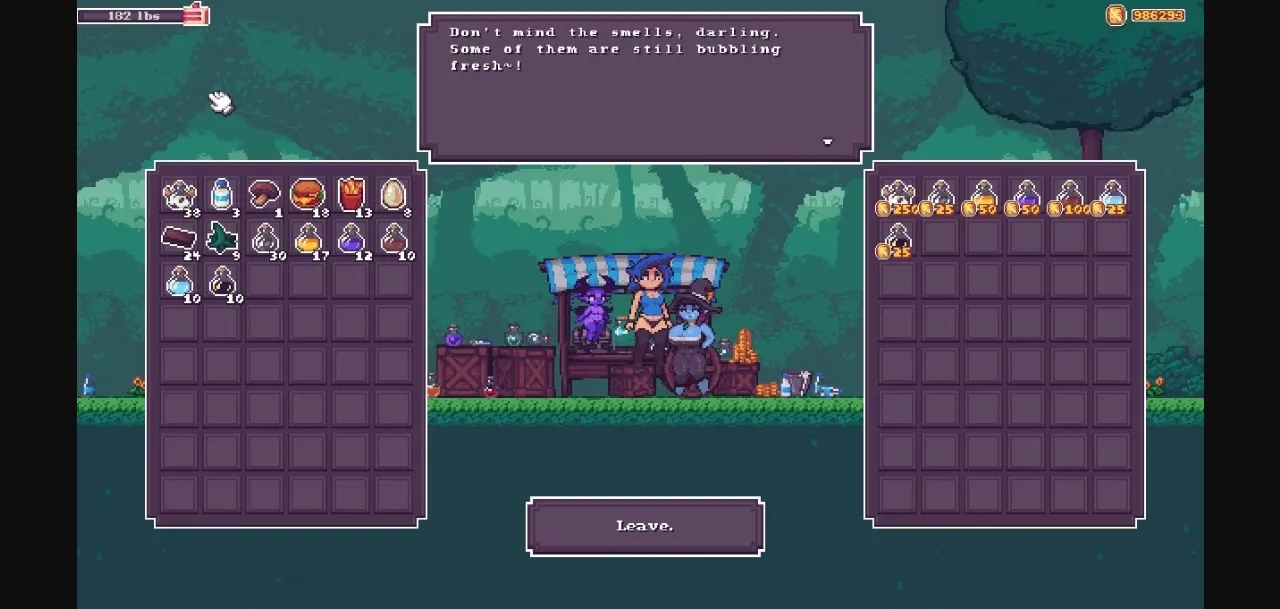
Task: Select the black potion in the inventory
Action: coord(222,282)
